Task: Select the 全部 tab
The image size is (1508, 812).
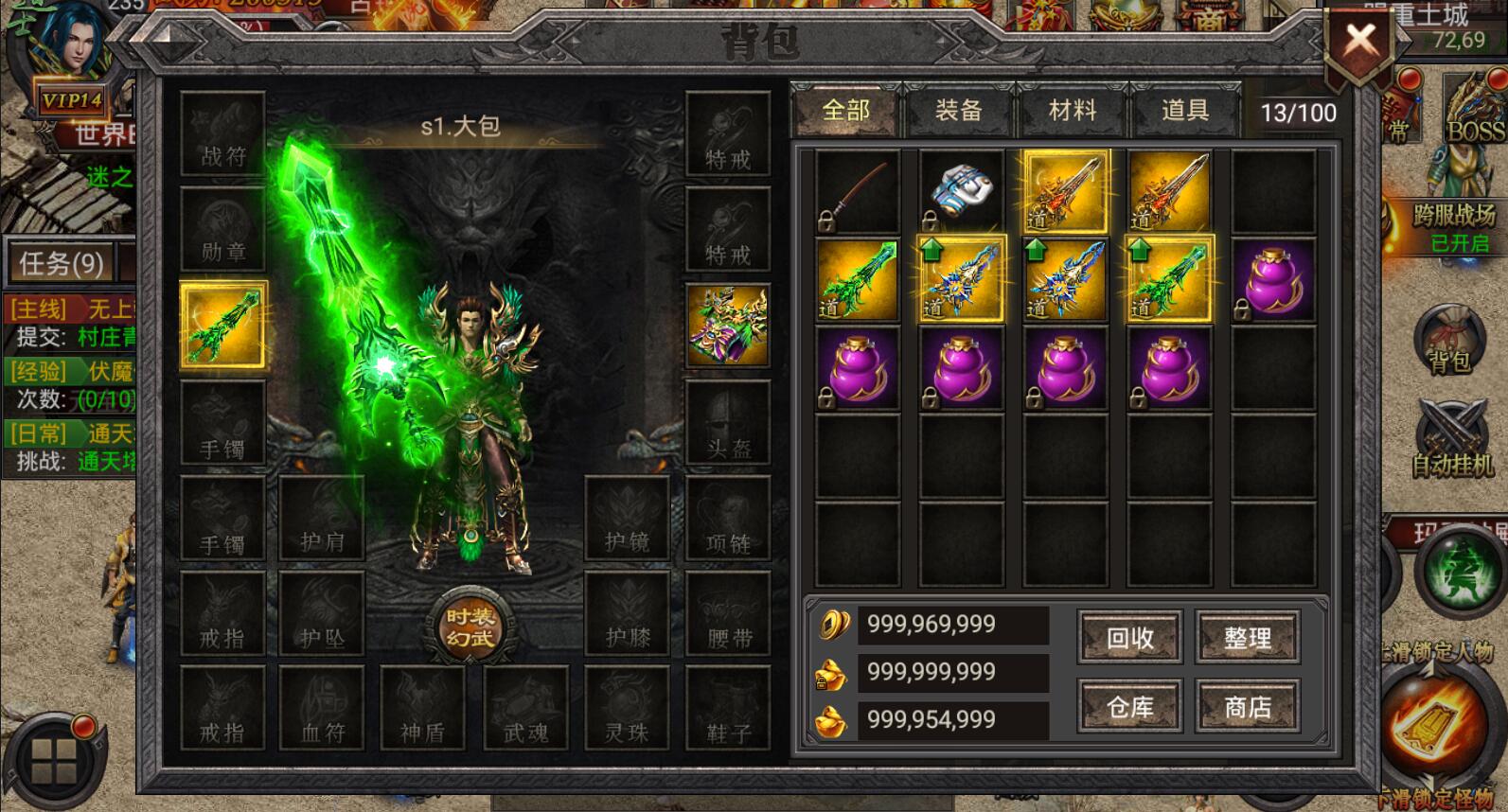Action: point(845,111)
